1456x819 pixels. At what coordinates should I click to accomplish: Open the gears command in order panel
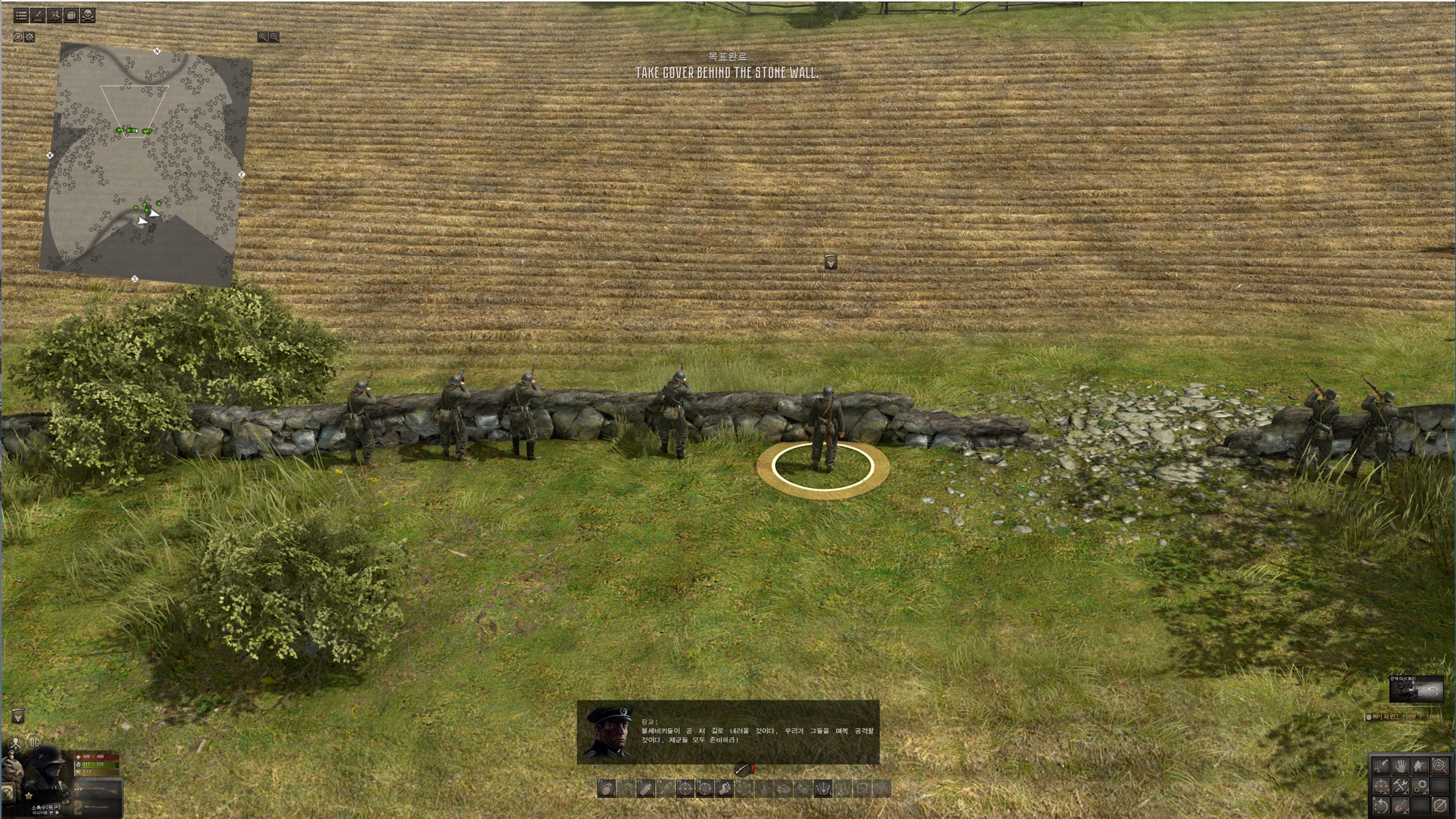tap(1420, 786)
